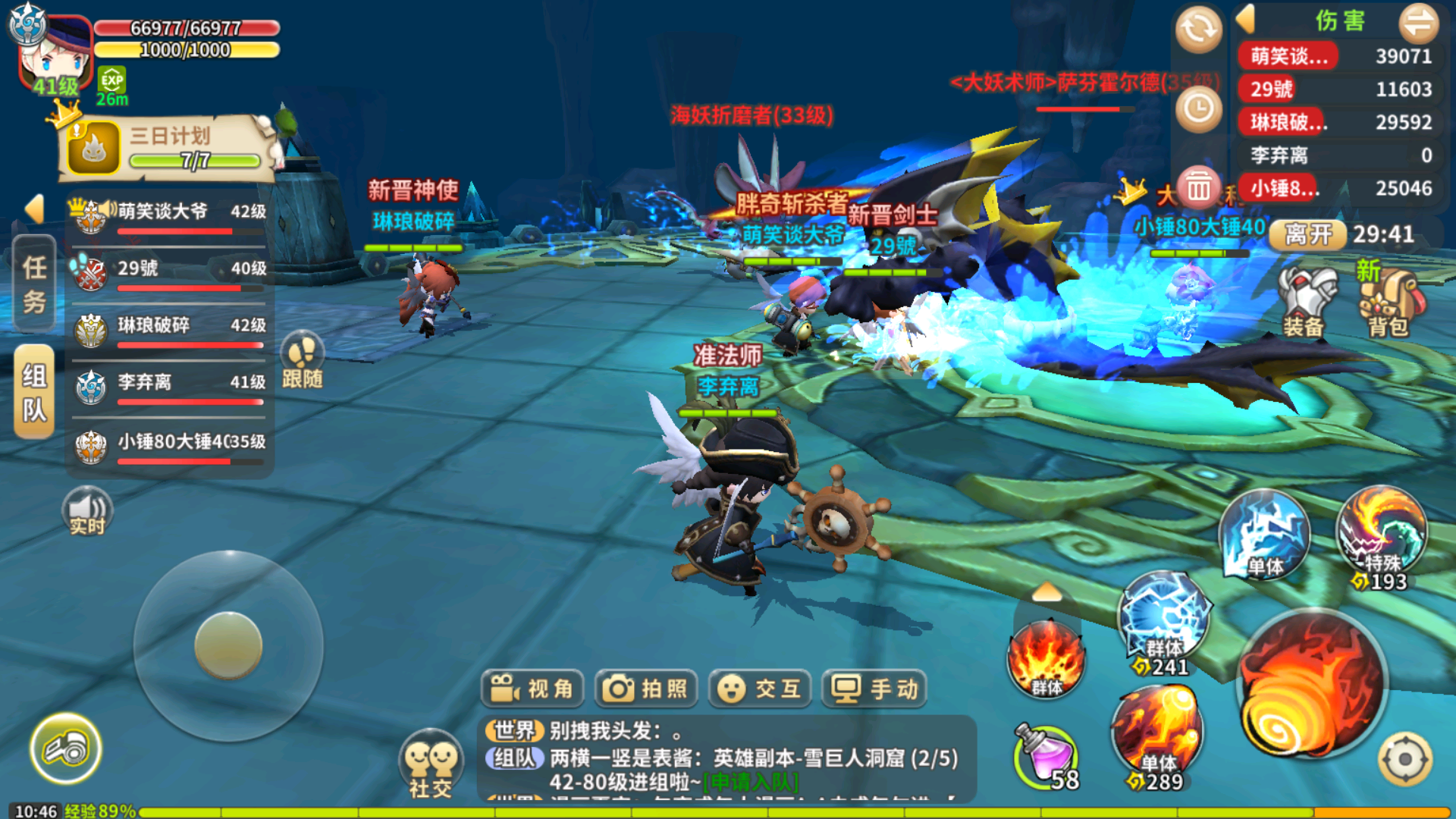Take a screenshot with 拍照

(645, 689)
